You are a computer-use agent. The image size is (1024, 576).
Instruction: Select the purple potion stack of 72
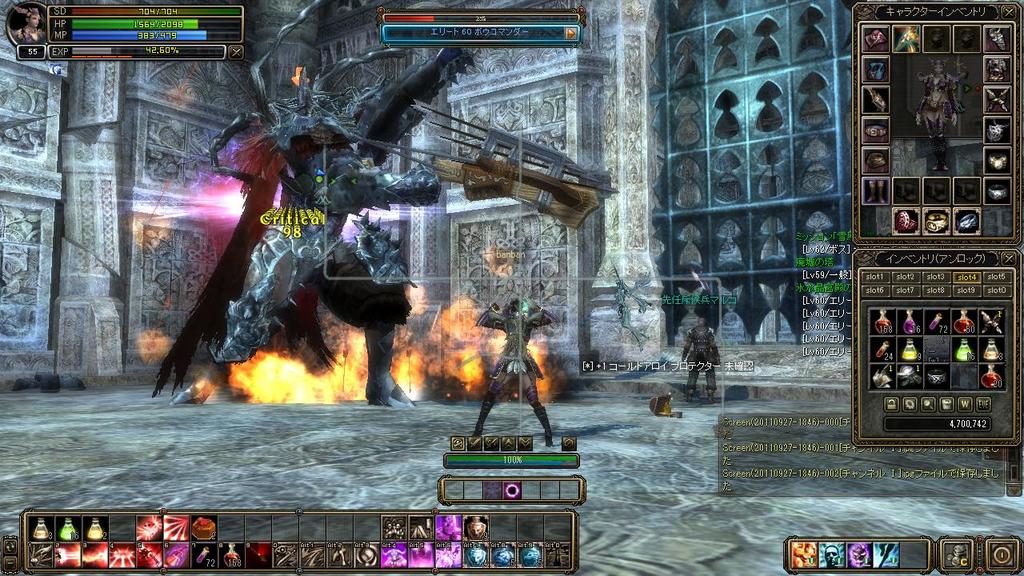[937, 321]
